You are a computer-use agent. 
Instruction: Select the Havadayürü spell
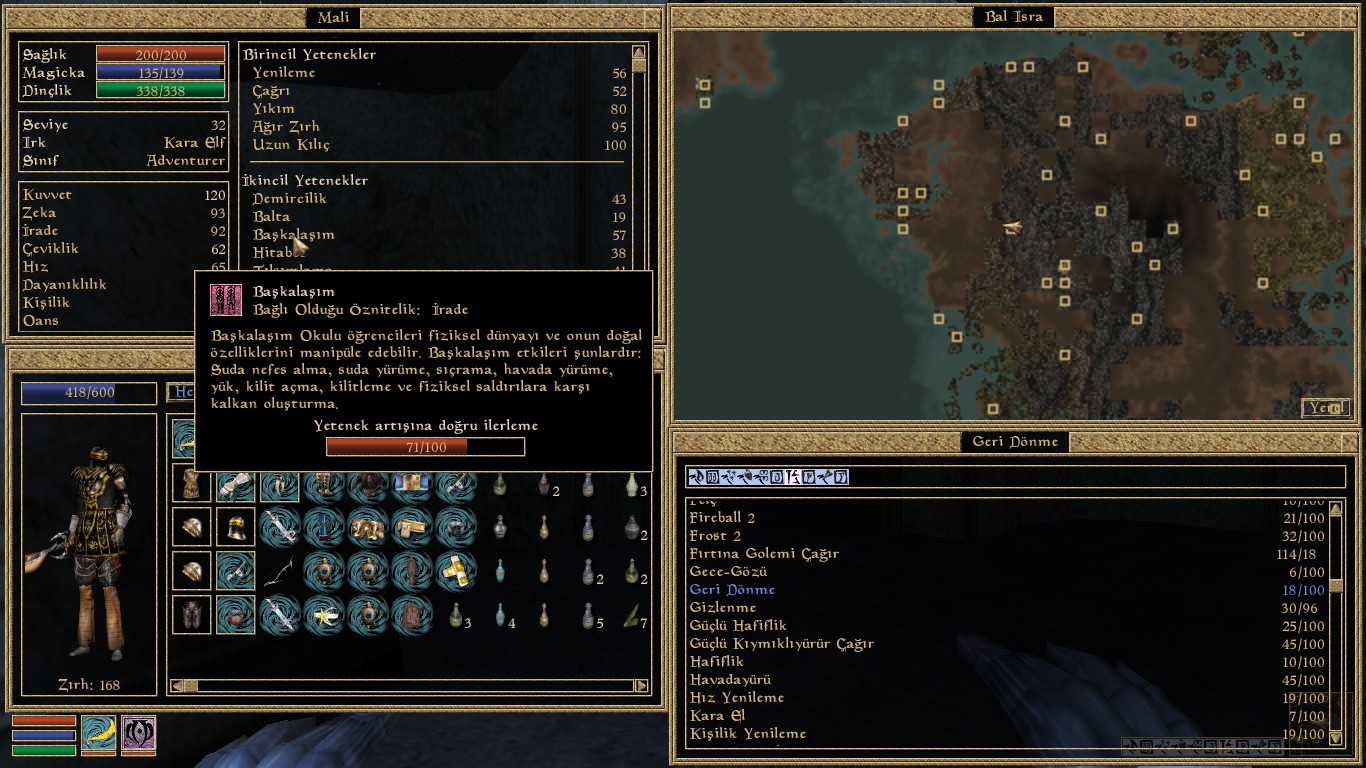click(730, 680)
